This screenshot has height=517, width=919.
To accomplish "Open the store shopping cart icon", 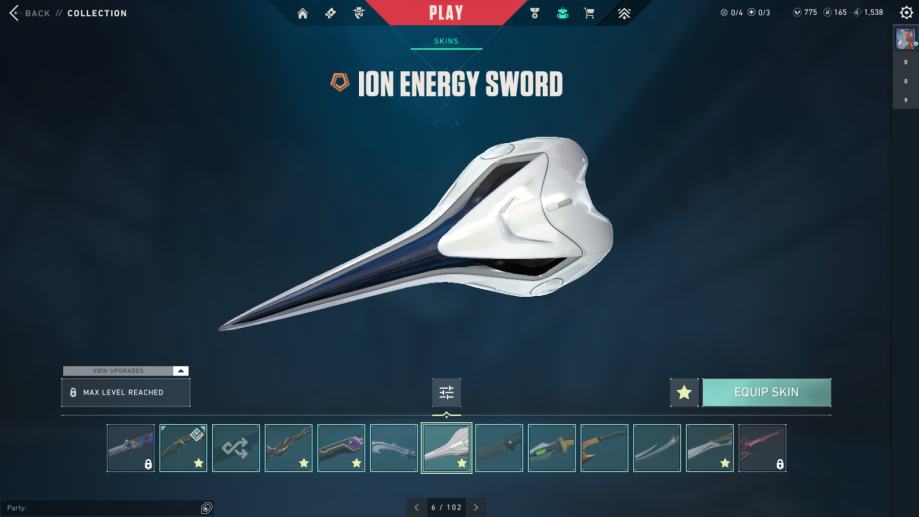I will point(589,13).
